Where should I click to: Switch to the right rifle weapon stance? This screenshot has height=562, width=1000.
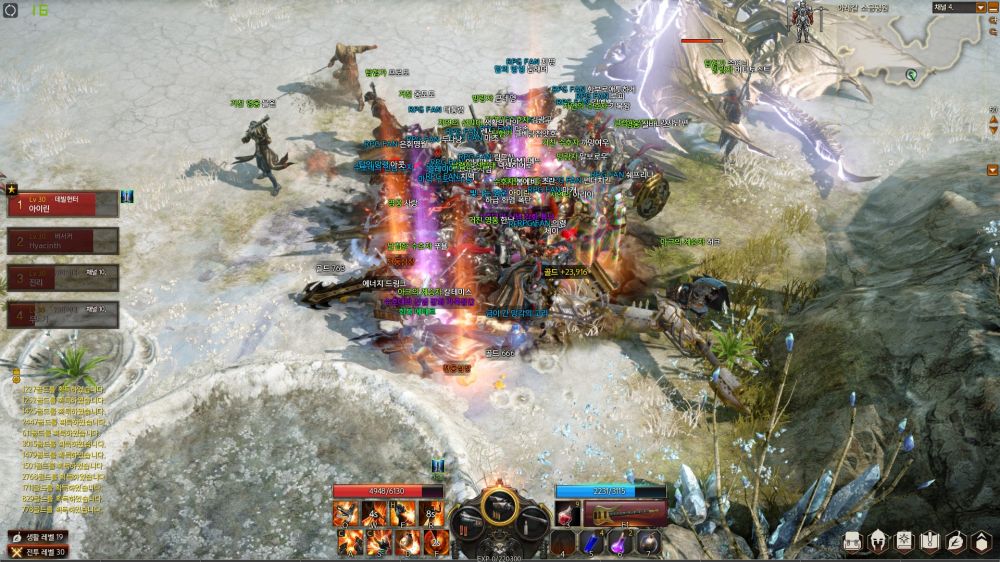532,522
